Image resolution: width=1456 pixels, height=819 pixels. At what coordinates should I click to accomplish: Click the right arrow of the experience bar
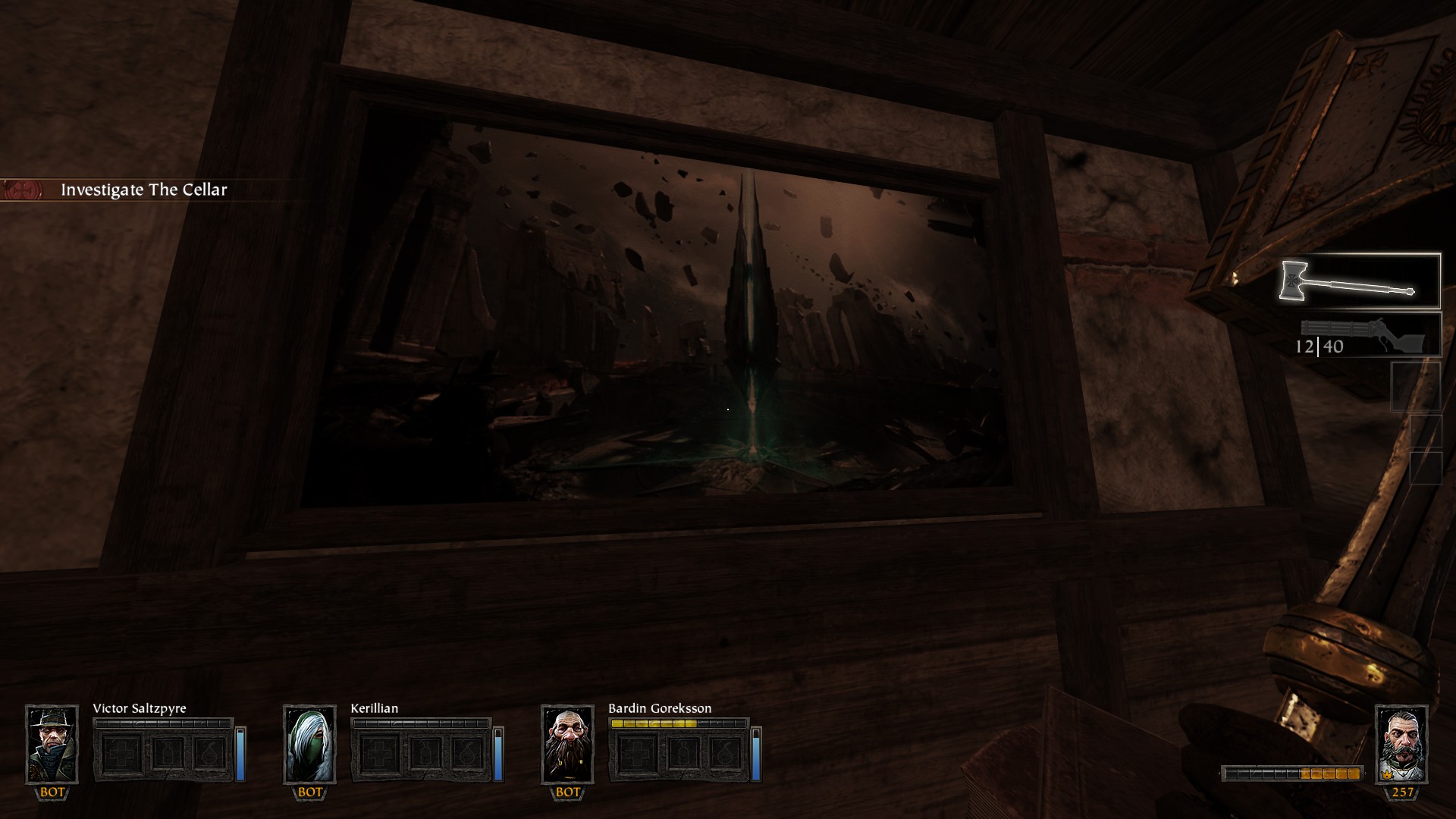point(1367,773)
